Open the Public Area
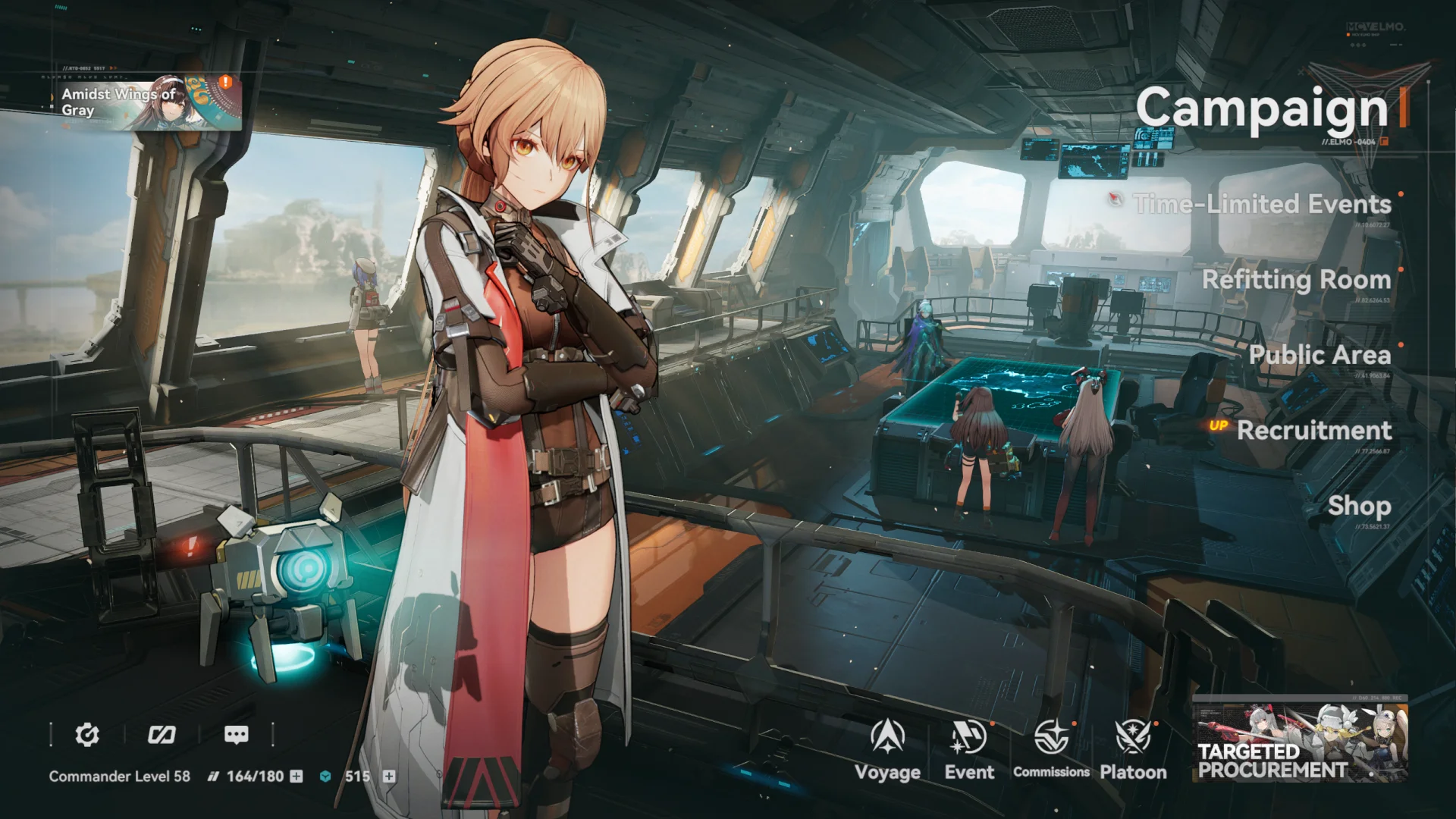Screen dimensions: 1456x819 click(1319, 355)
